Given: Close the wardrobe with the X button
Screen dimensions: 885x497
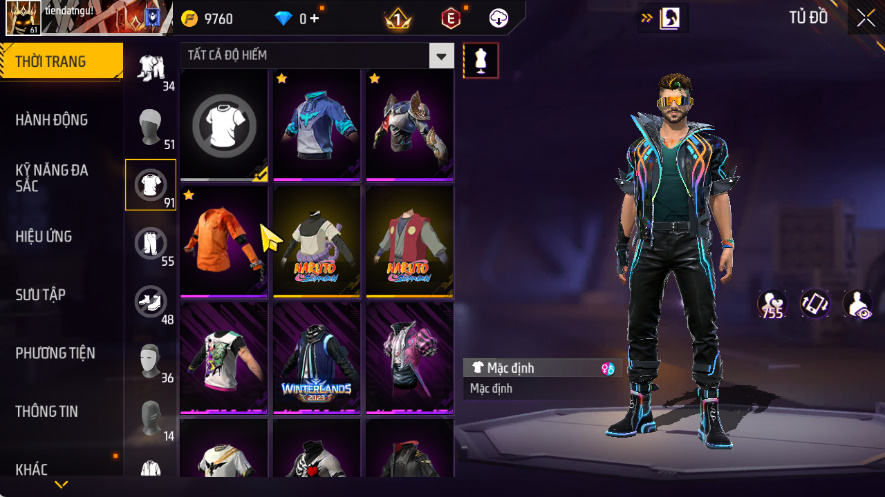Looking at the screenshot, I should coord(866,17).
